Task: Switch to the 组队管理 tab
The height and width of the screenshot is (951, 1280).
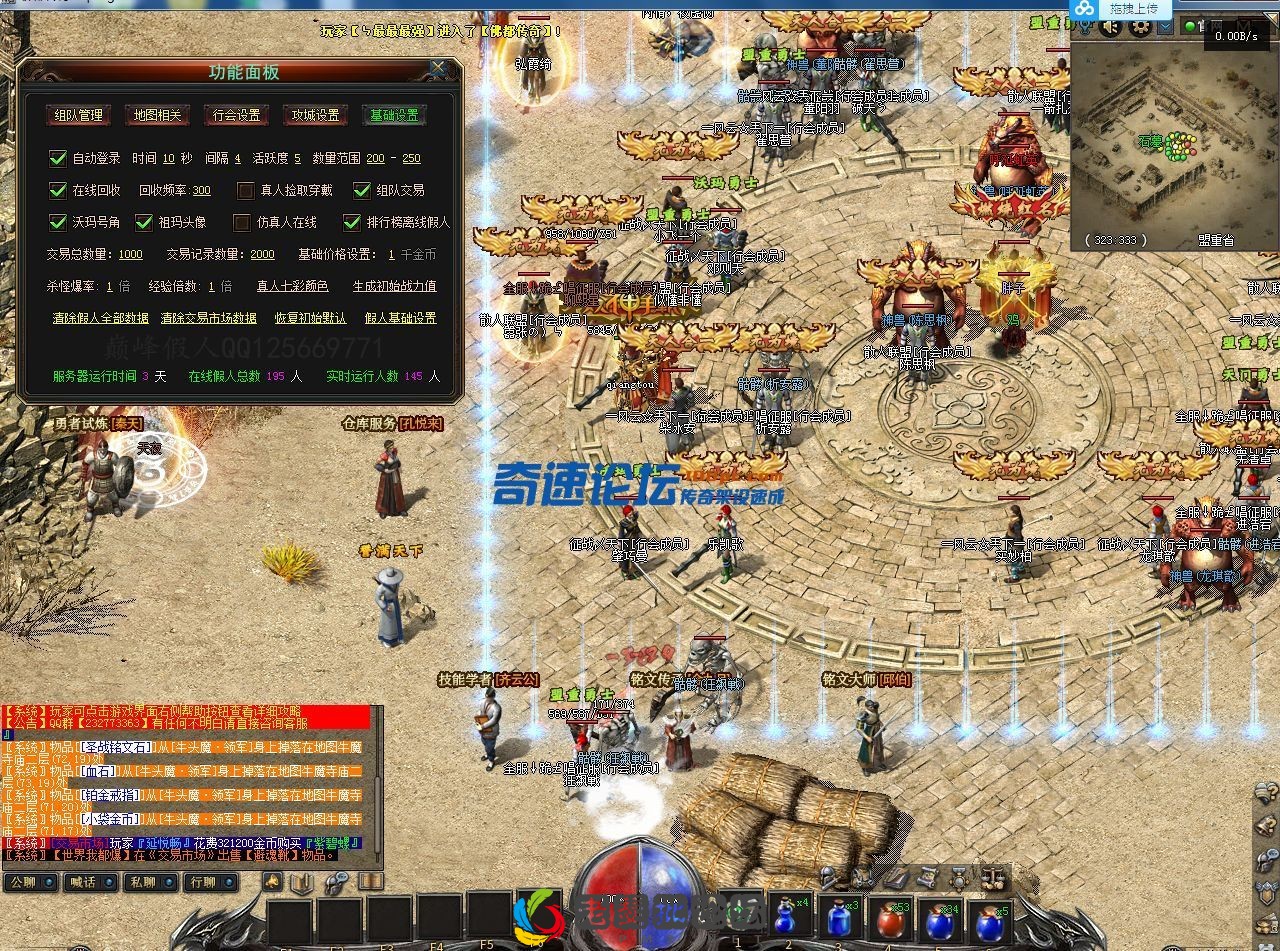Action: coord(78,115)
